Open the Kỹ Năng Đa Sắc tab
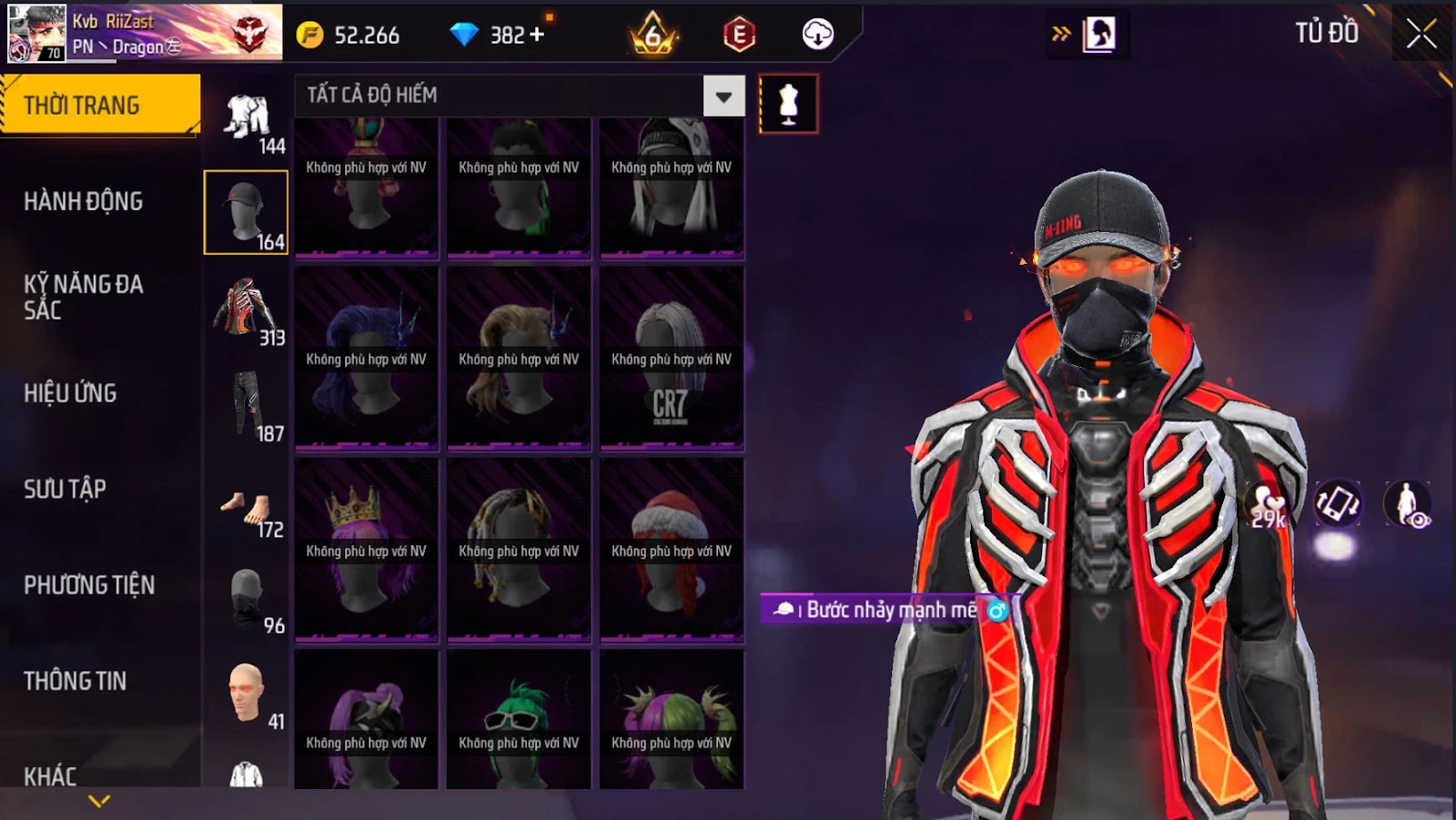This screenshot has height=820, width=1456. pyautogui.click(x=84, y=297)
